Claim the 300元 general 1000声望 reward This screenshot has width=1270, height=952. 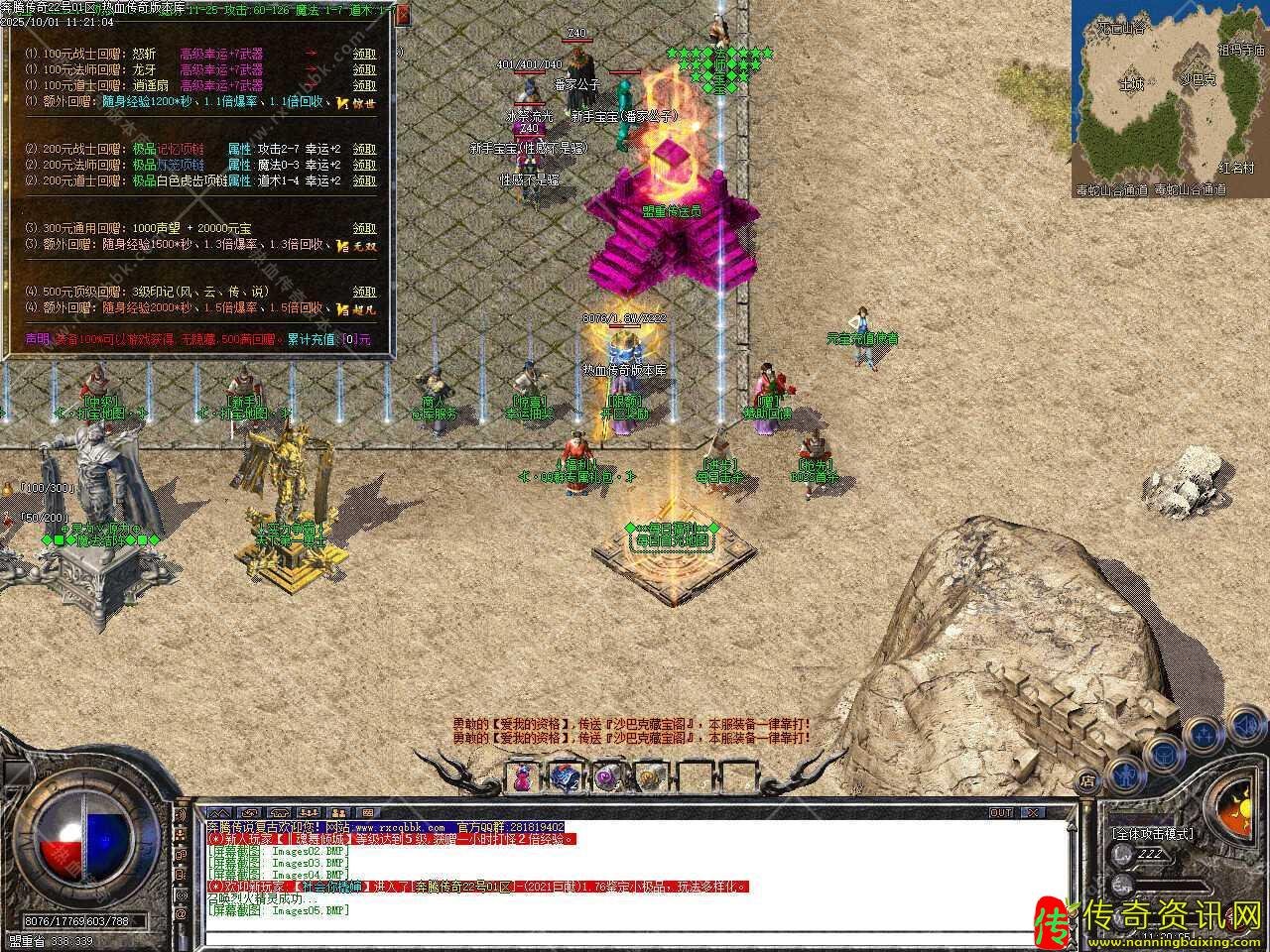point(364,228)
